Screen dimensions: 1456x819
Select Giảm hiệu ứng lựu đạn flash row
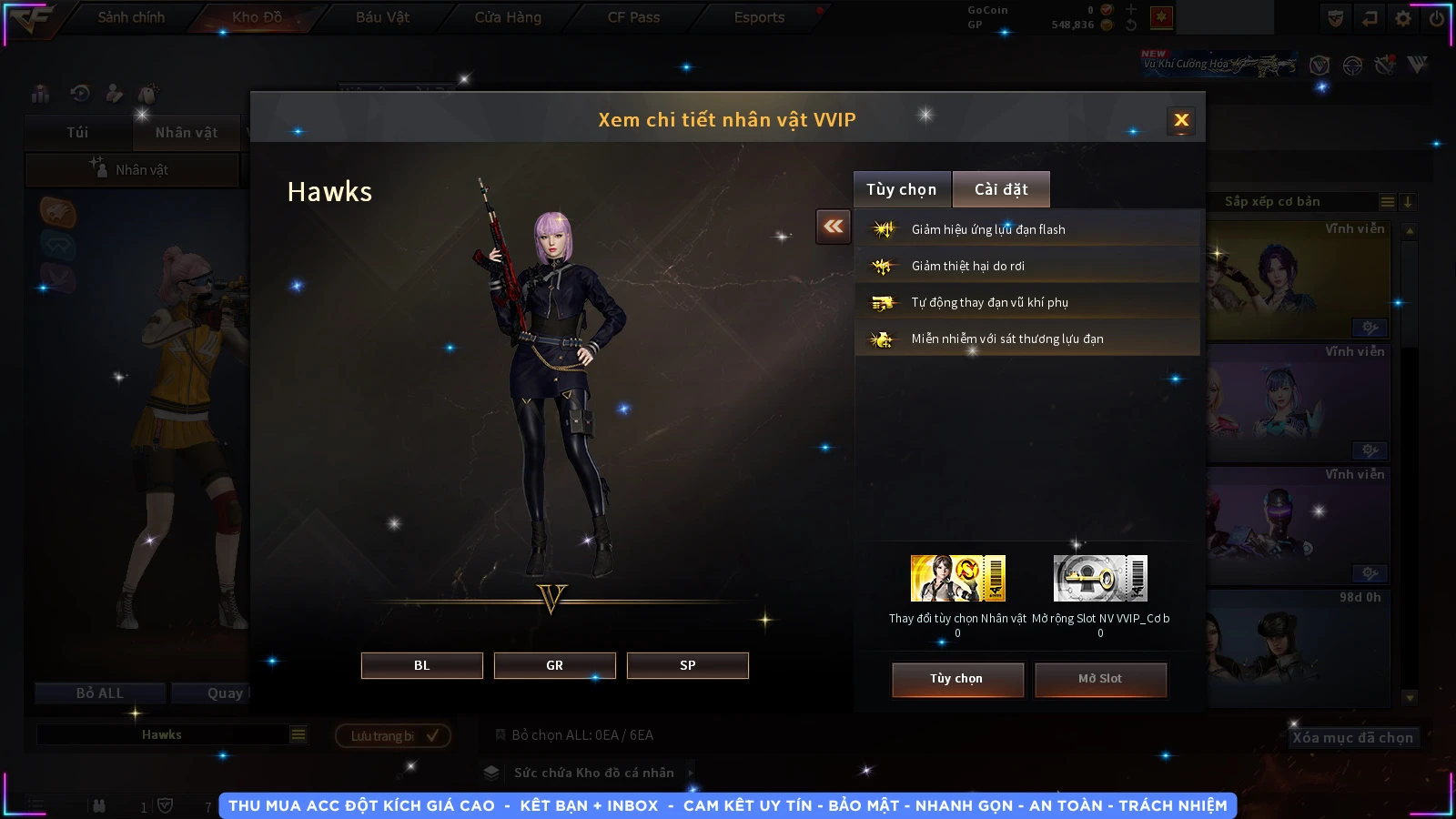[1026, 229]
